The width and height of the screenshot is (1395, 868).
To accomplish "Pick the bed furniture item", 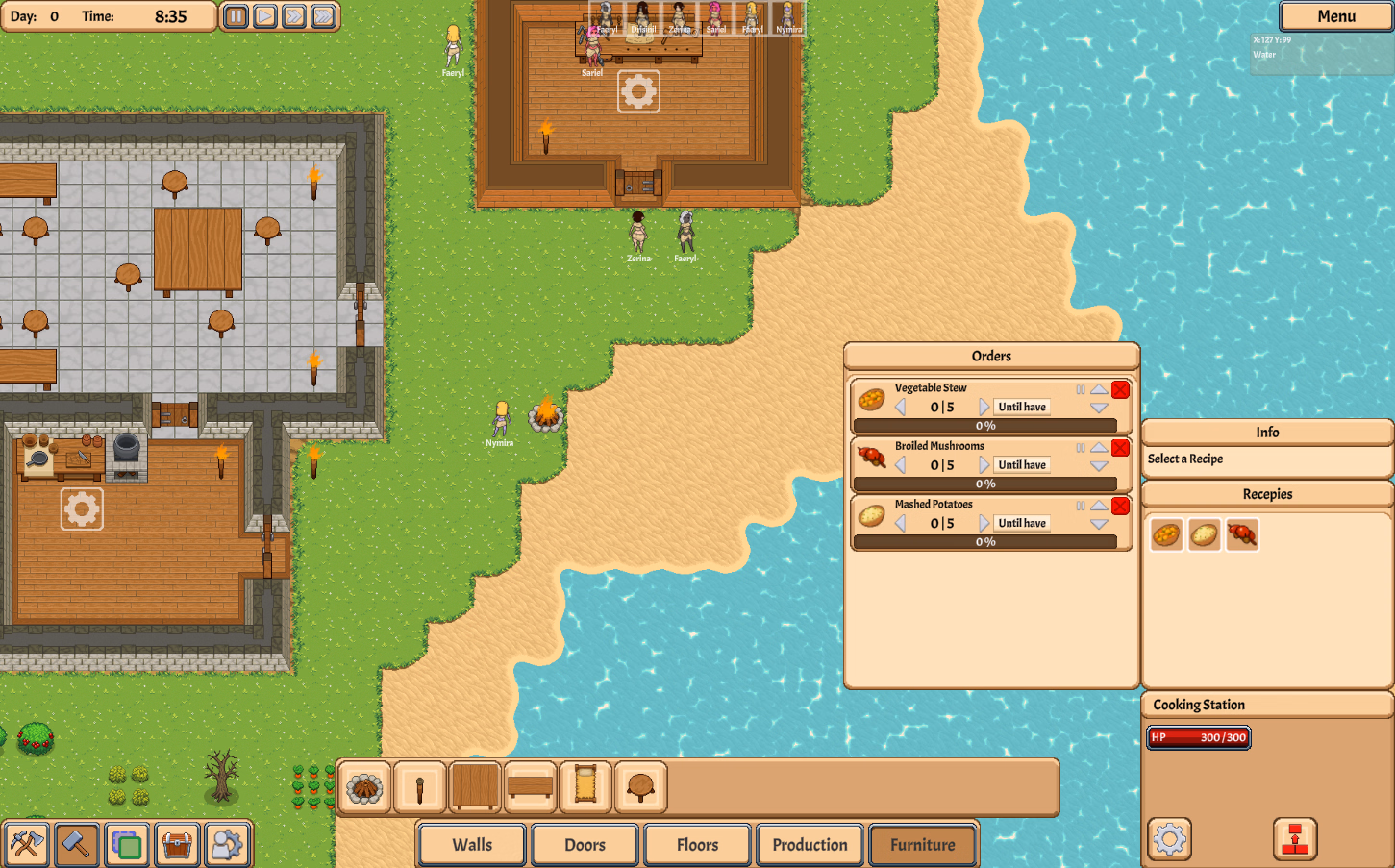I will pos(585,788).
